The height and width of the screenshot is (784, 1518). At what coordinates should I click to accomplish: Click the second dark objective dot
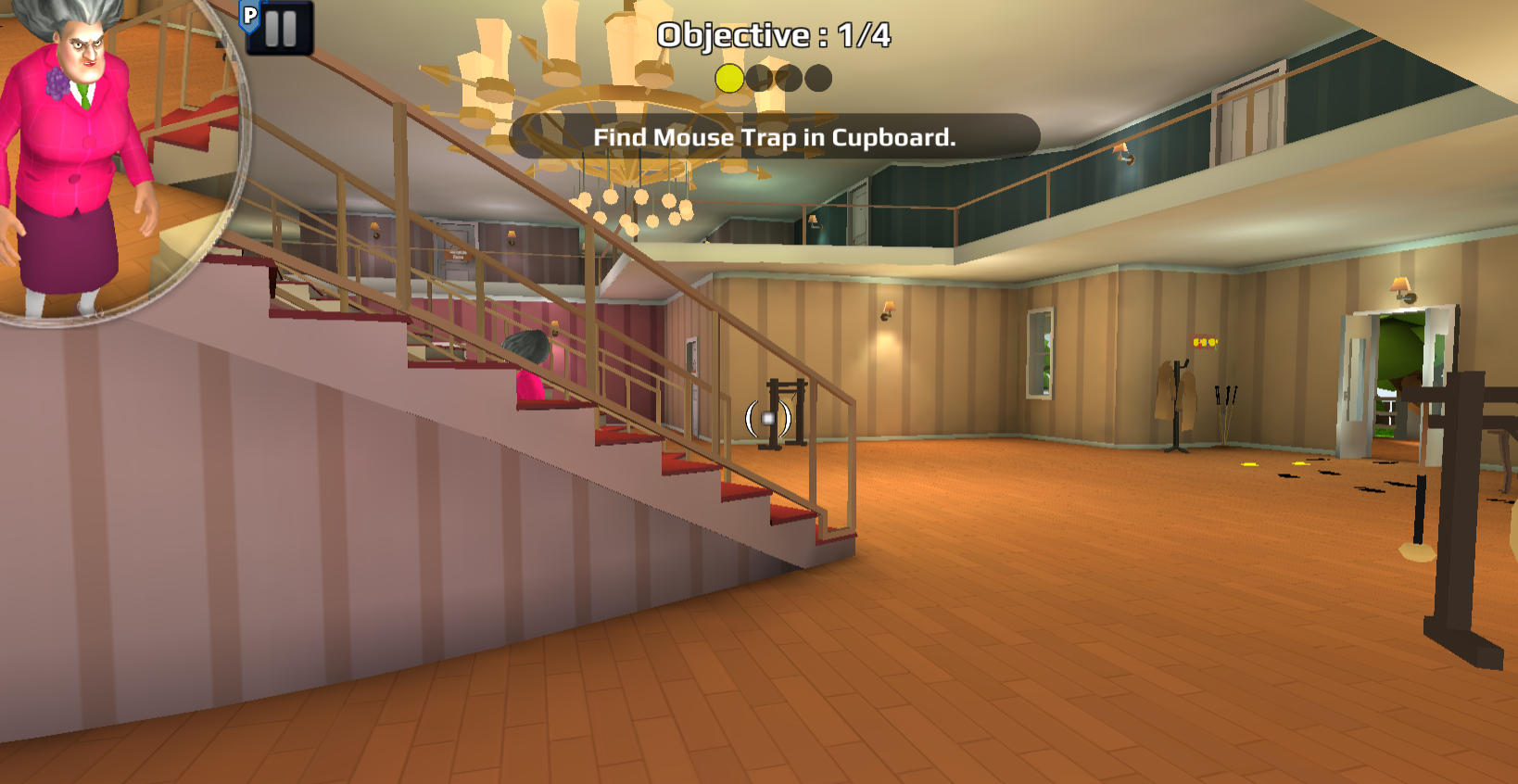(x=762, y=78)
